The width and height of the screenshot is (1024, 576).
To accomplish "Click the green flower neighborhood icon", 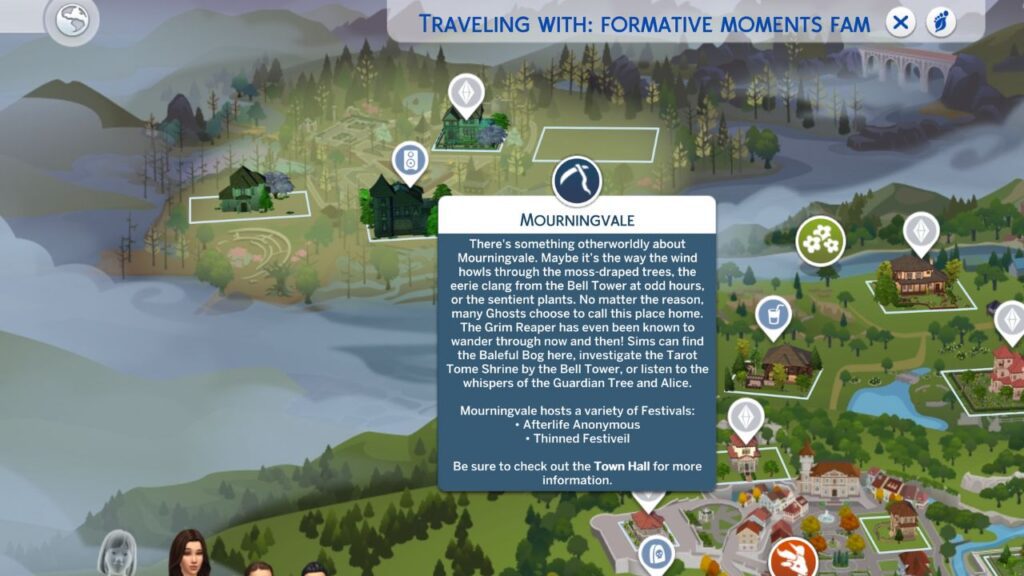I will click(x=820, y=240).
